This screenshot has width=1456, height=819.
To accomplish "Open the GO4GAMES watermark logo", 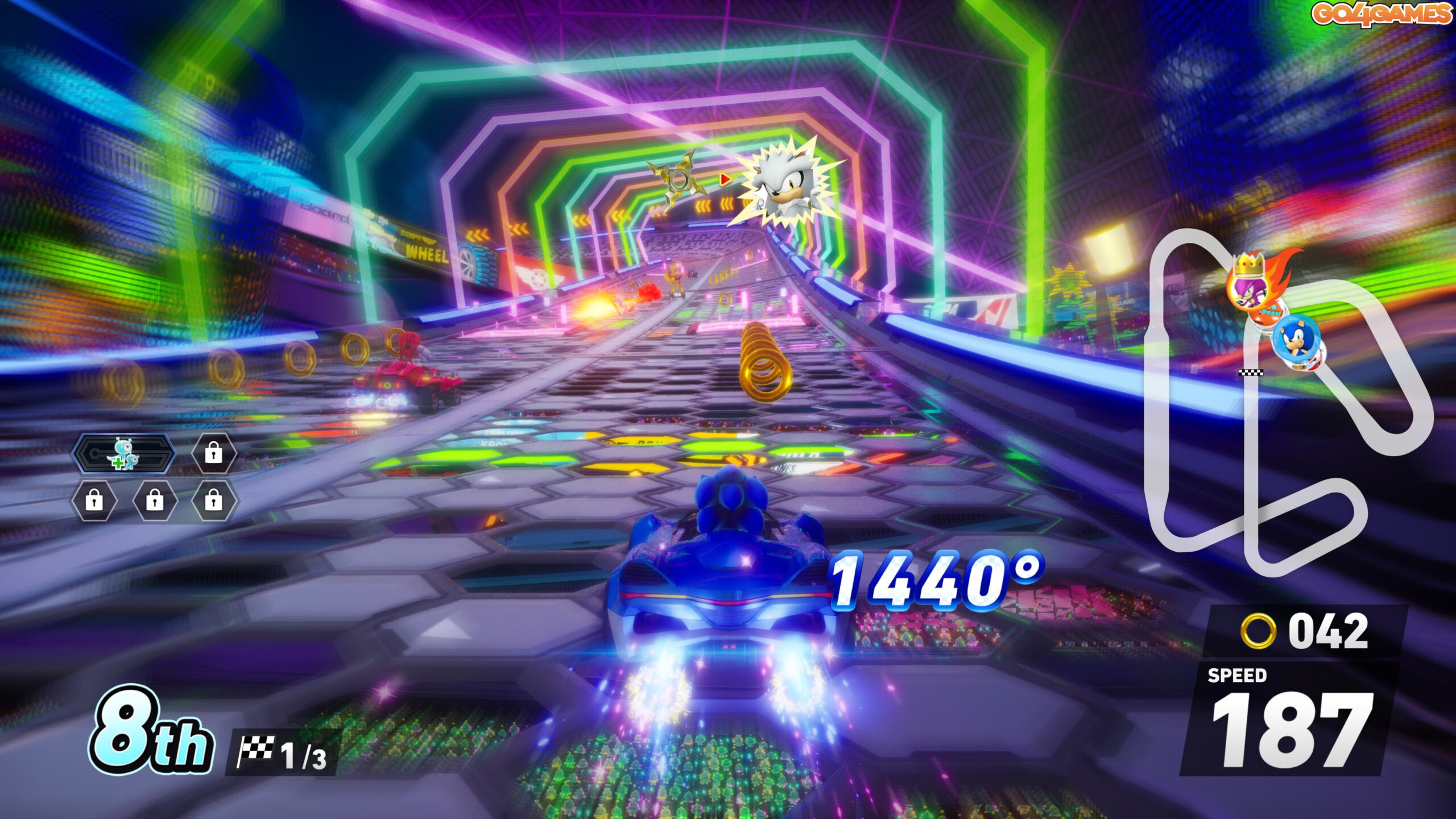I will click(x=1381, y=14).
